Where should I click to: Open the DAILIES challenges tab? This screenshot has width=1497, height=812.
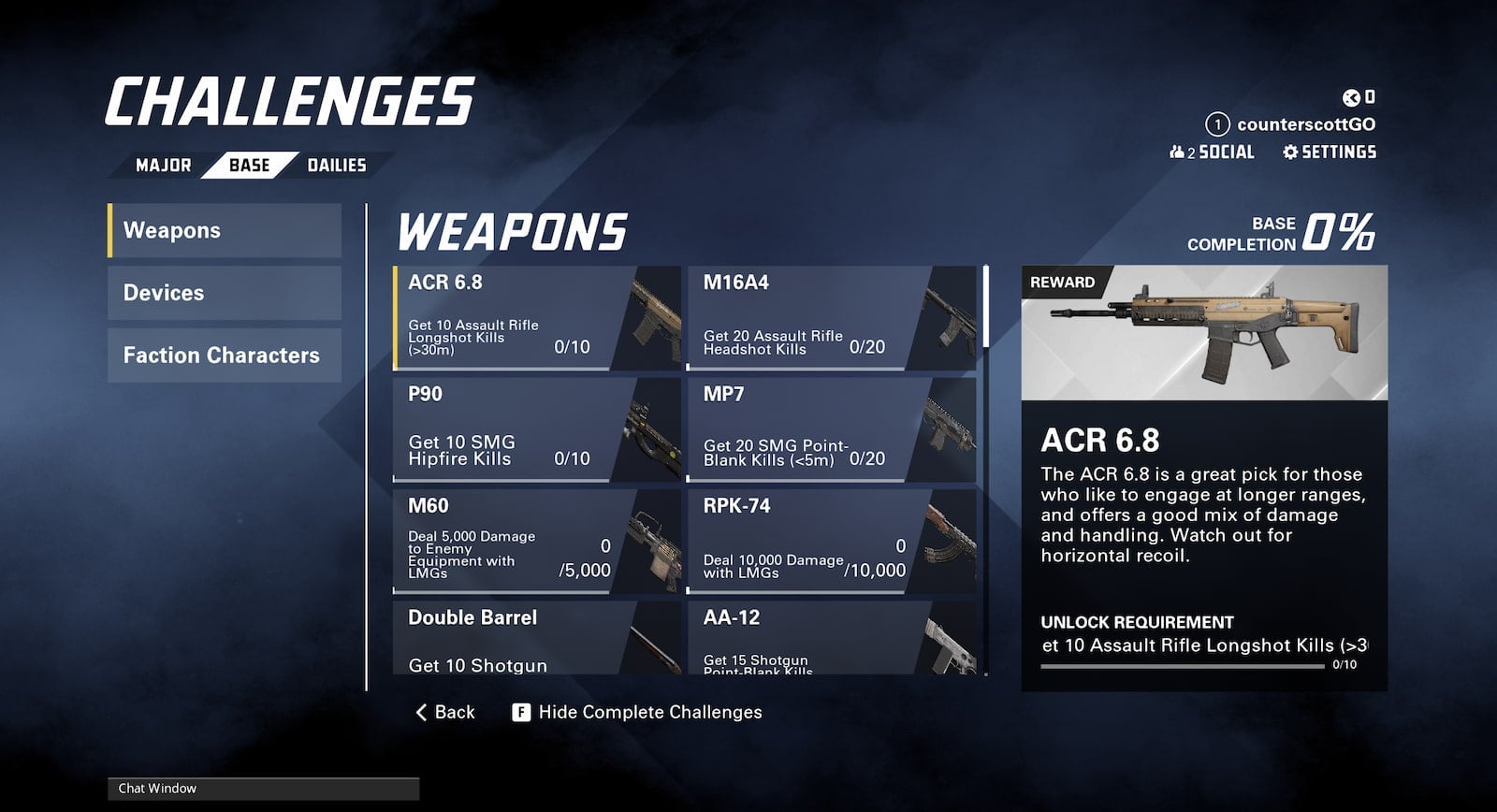click(x=337, y=165)
